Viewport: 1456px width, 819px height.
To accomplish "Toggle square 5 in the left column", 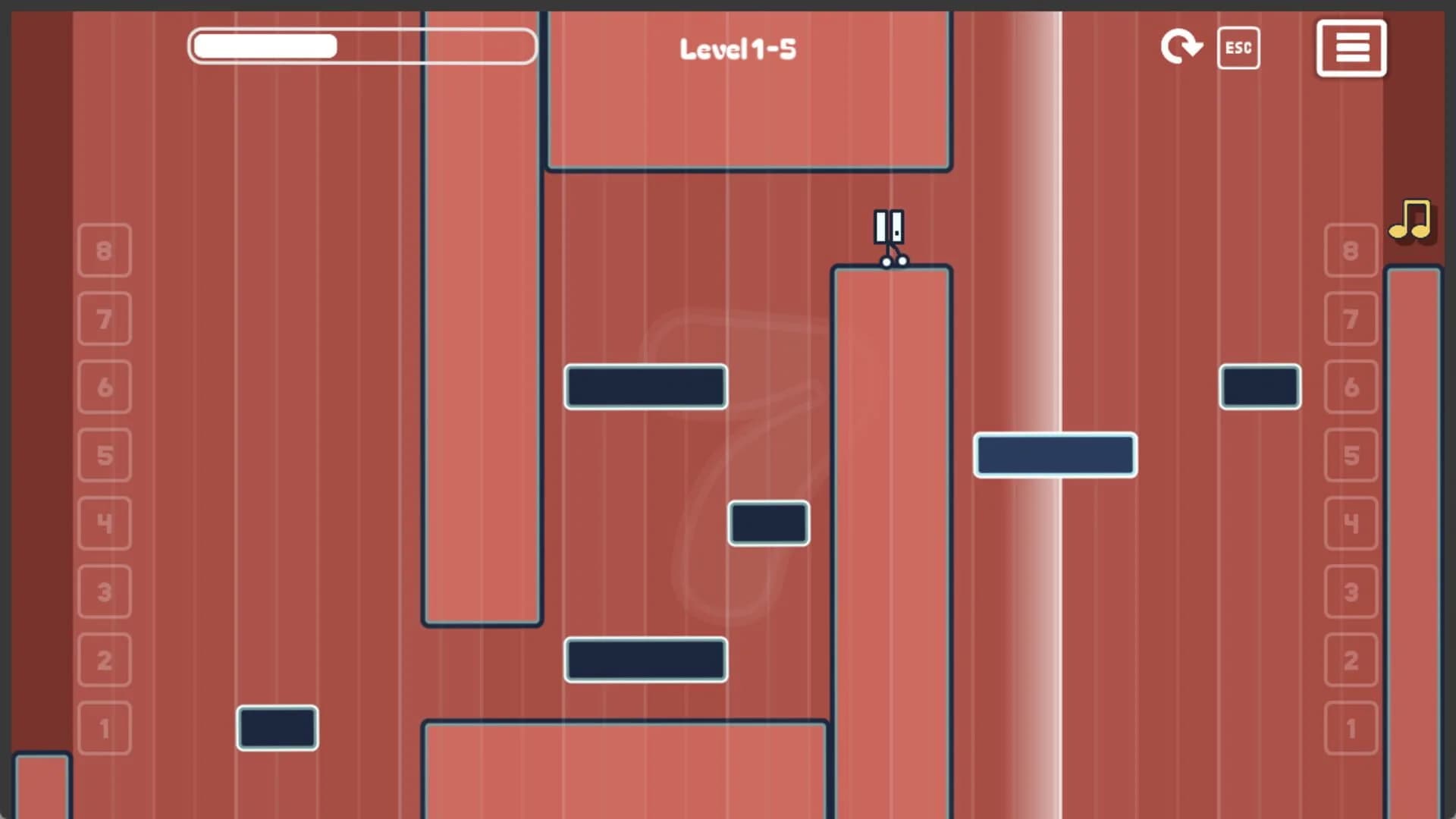I will tap(104, 455).
